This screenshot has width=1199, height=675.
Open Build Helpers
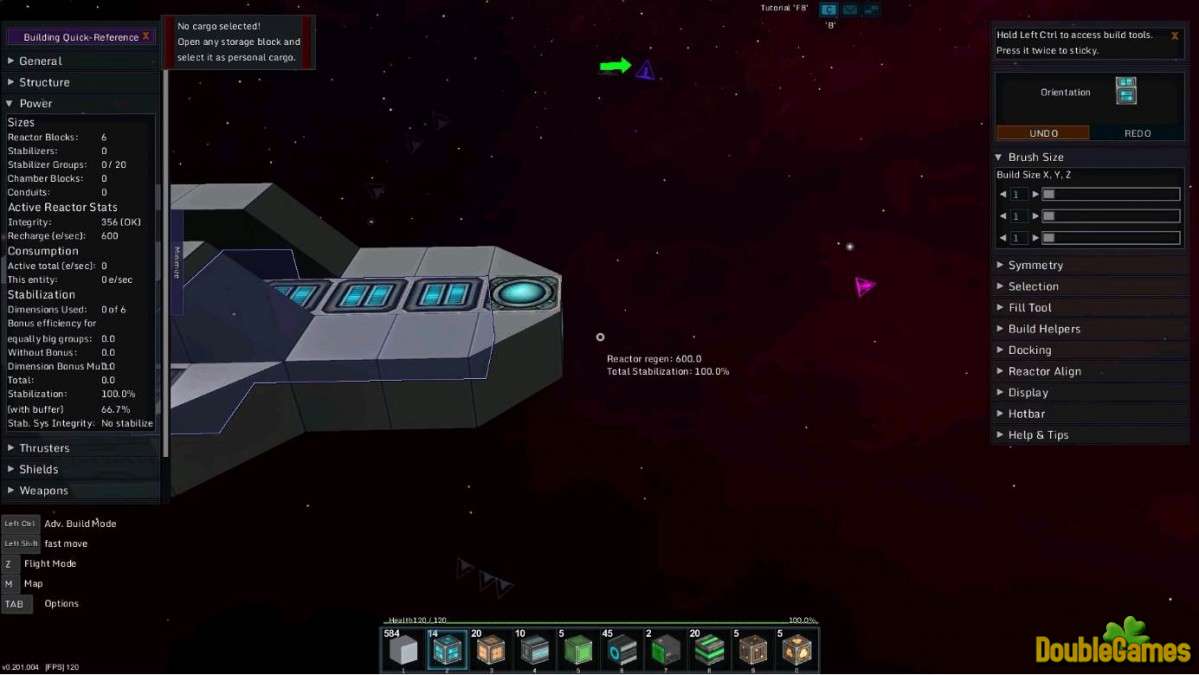1044,328
